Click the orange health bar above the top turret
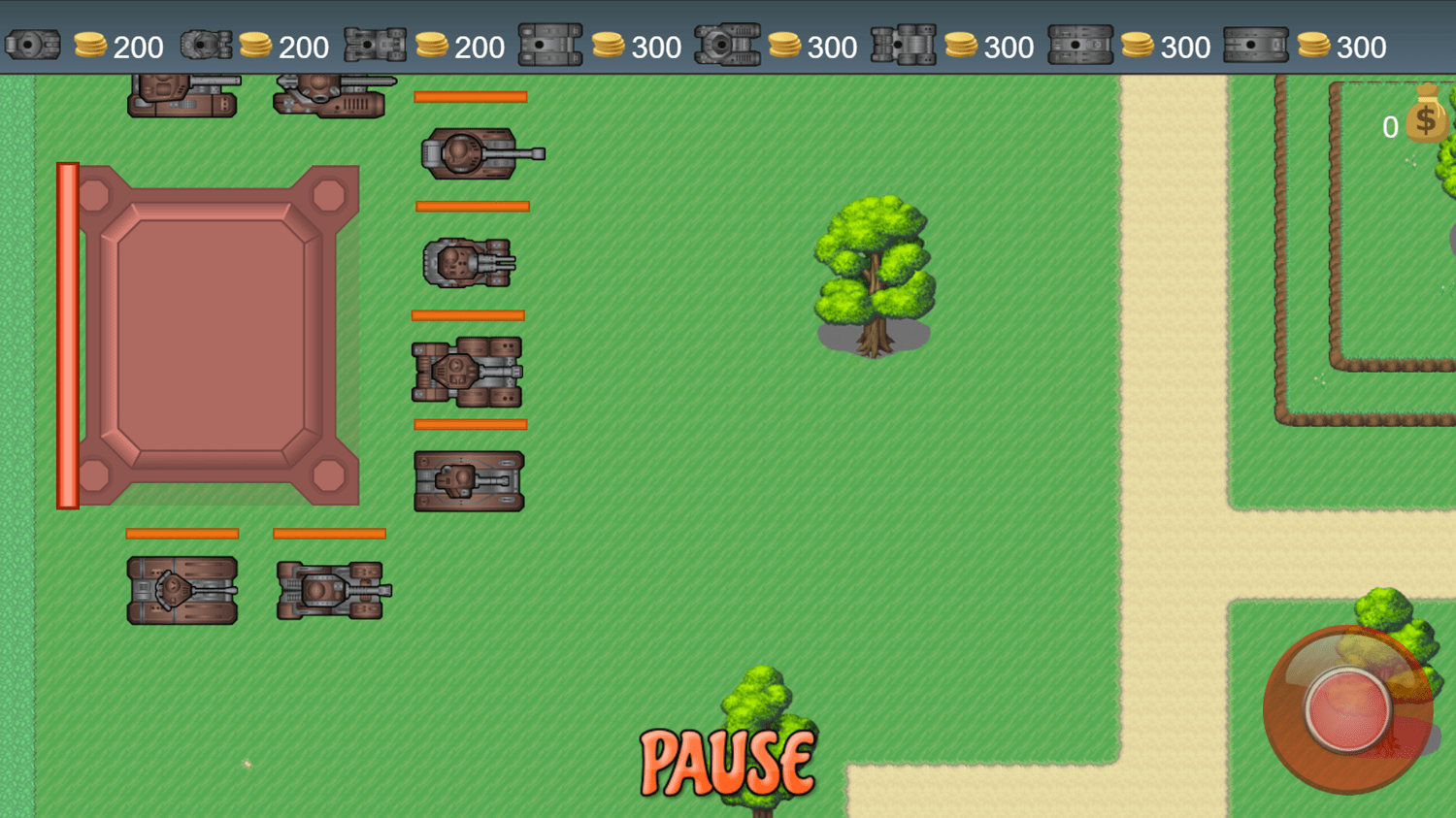Image resolution: width=1456 pixels, height=818 pixels. coord(471,95)
